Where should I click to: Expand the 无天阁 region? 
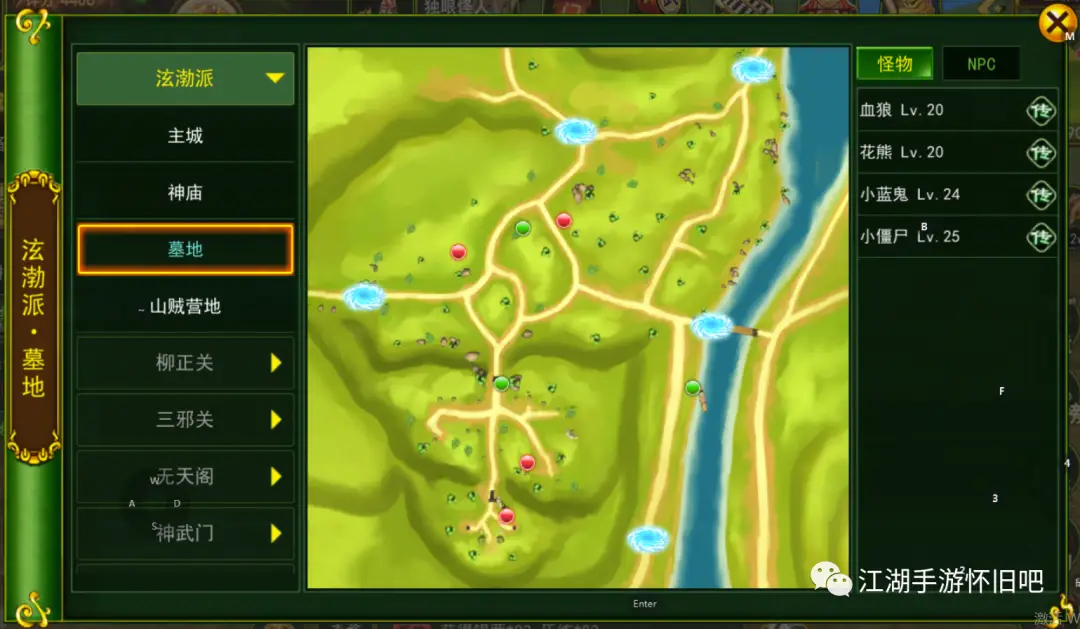[185, 477]
